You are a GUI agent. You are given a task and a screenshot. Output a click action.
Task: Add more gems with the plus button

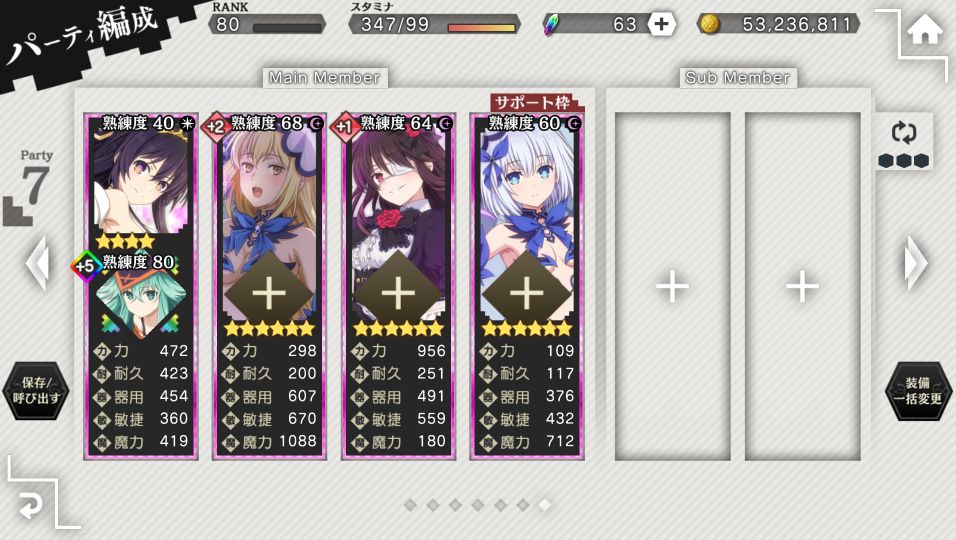(661, 24)
